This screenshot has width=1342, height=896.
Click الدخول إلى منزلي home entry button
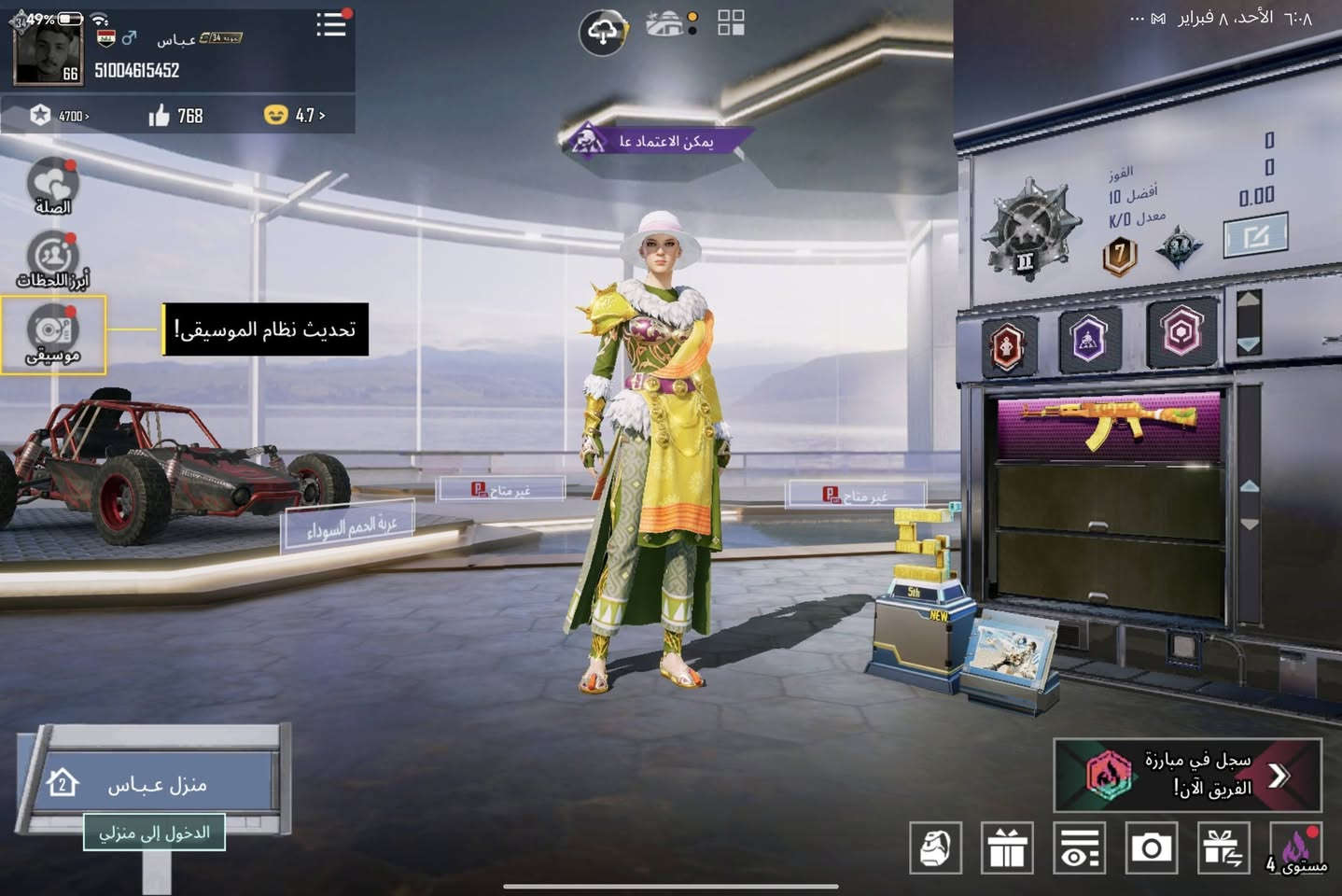coord(155,833)
